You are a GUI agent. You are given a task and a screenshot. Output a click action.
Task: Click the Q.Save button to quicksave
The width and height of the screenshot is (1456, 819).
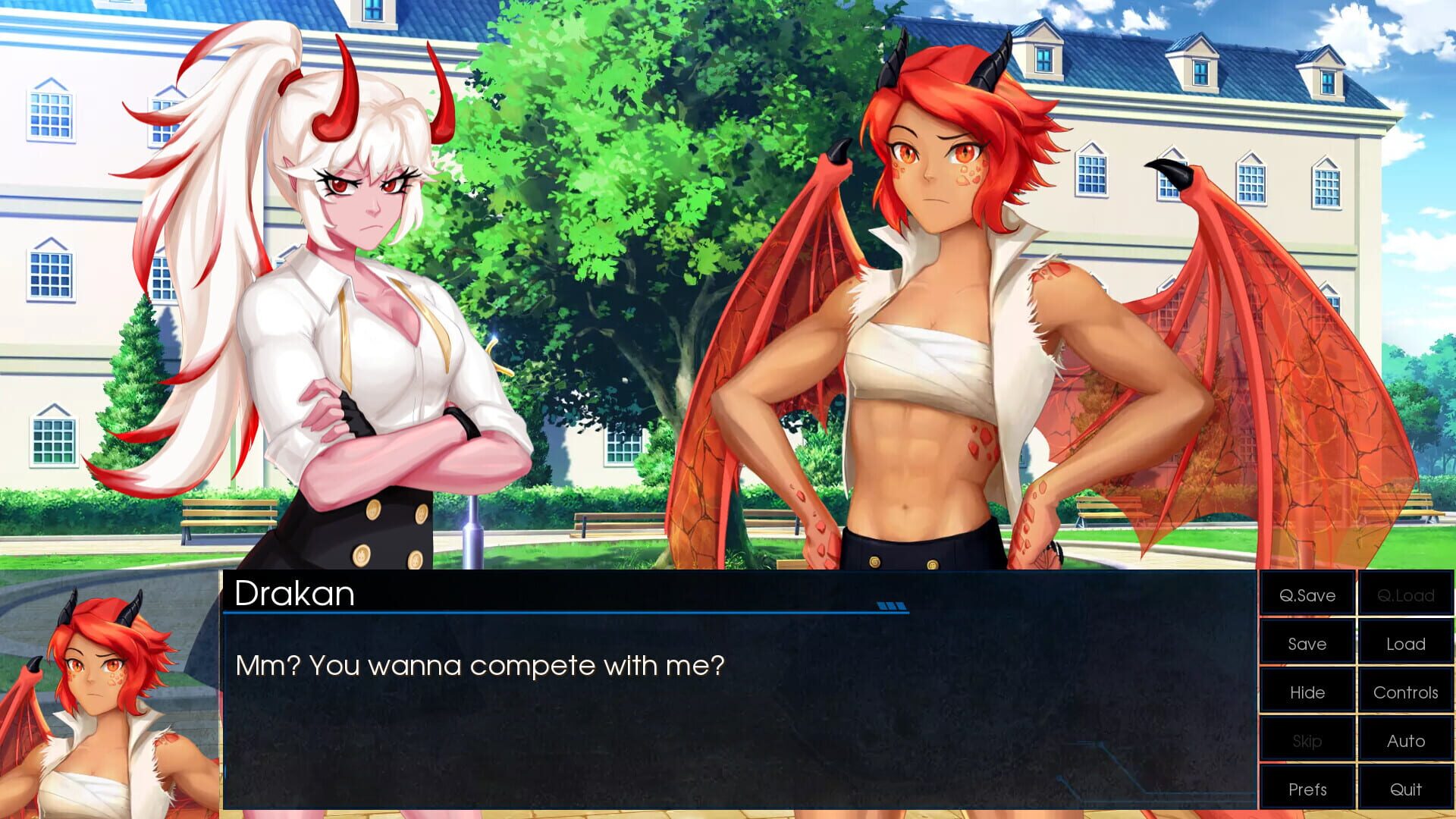(x=1306, y=595)
